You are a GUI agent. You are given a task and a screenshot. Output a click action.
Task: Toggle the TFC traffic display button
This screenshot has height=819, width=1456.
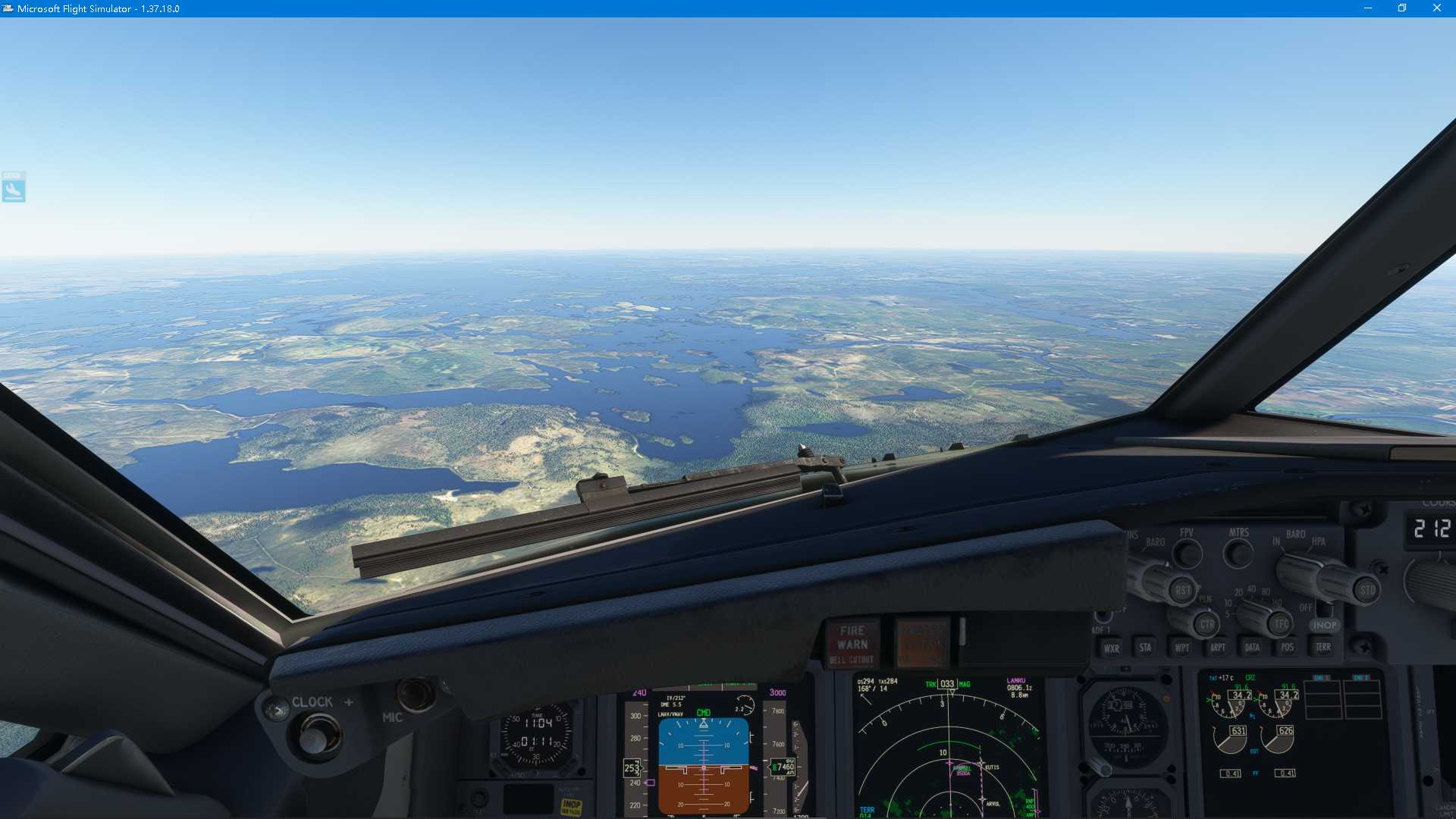click(x=1282, y=624)
